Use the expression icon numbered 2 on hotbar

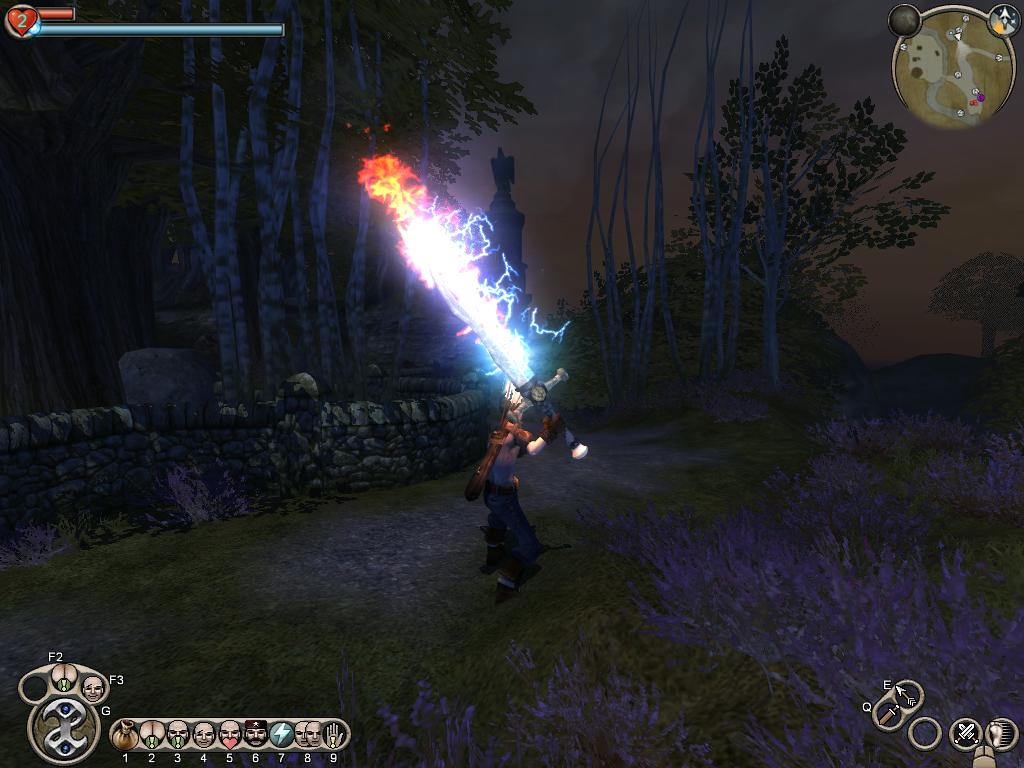(152, 736)
